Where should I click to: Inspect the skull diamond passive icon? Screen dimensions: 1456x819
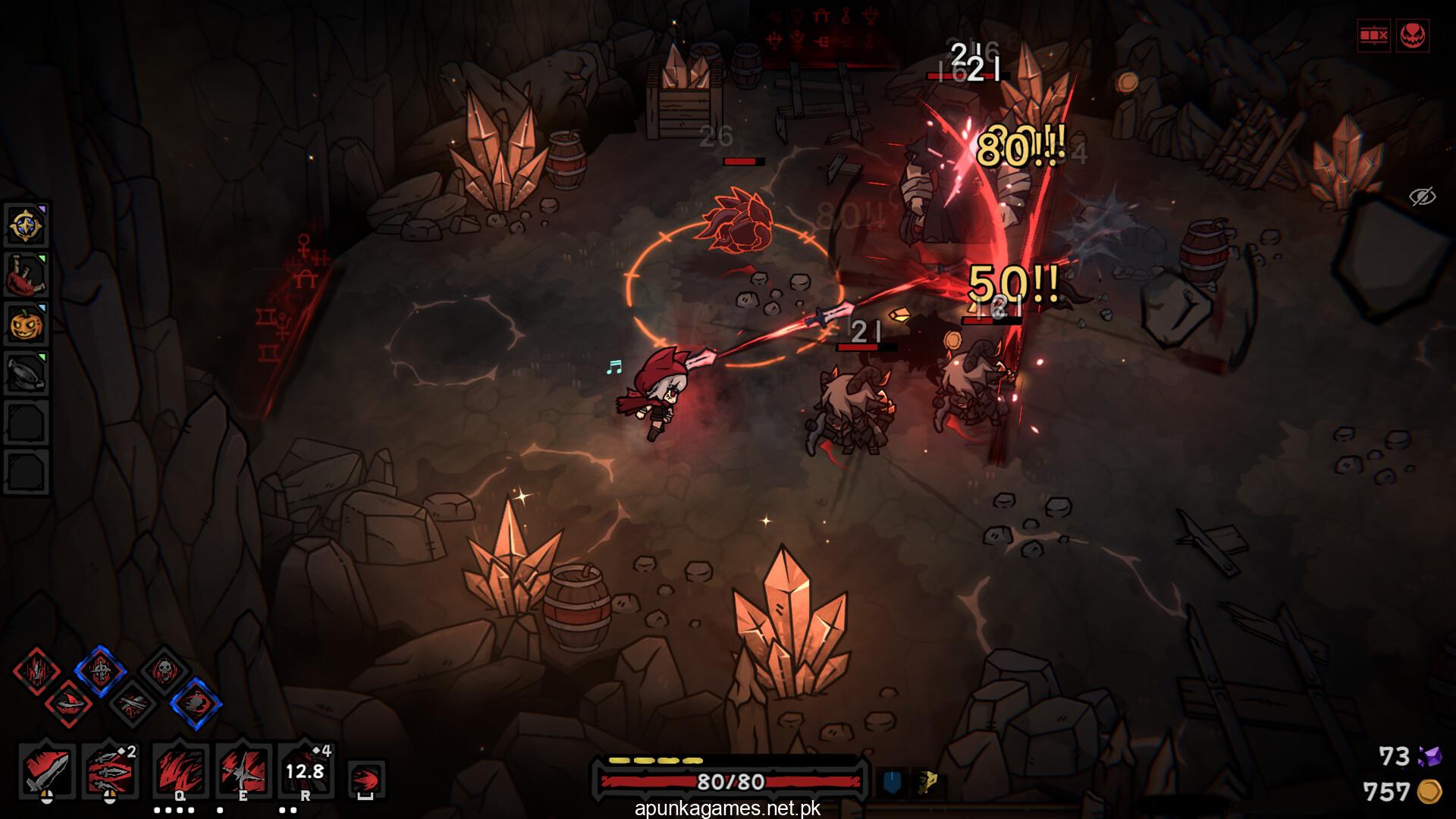pyautogui.click(x=164, y=670)
